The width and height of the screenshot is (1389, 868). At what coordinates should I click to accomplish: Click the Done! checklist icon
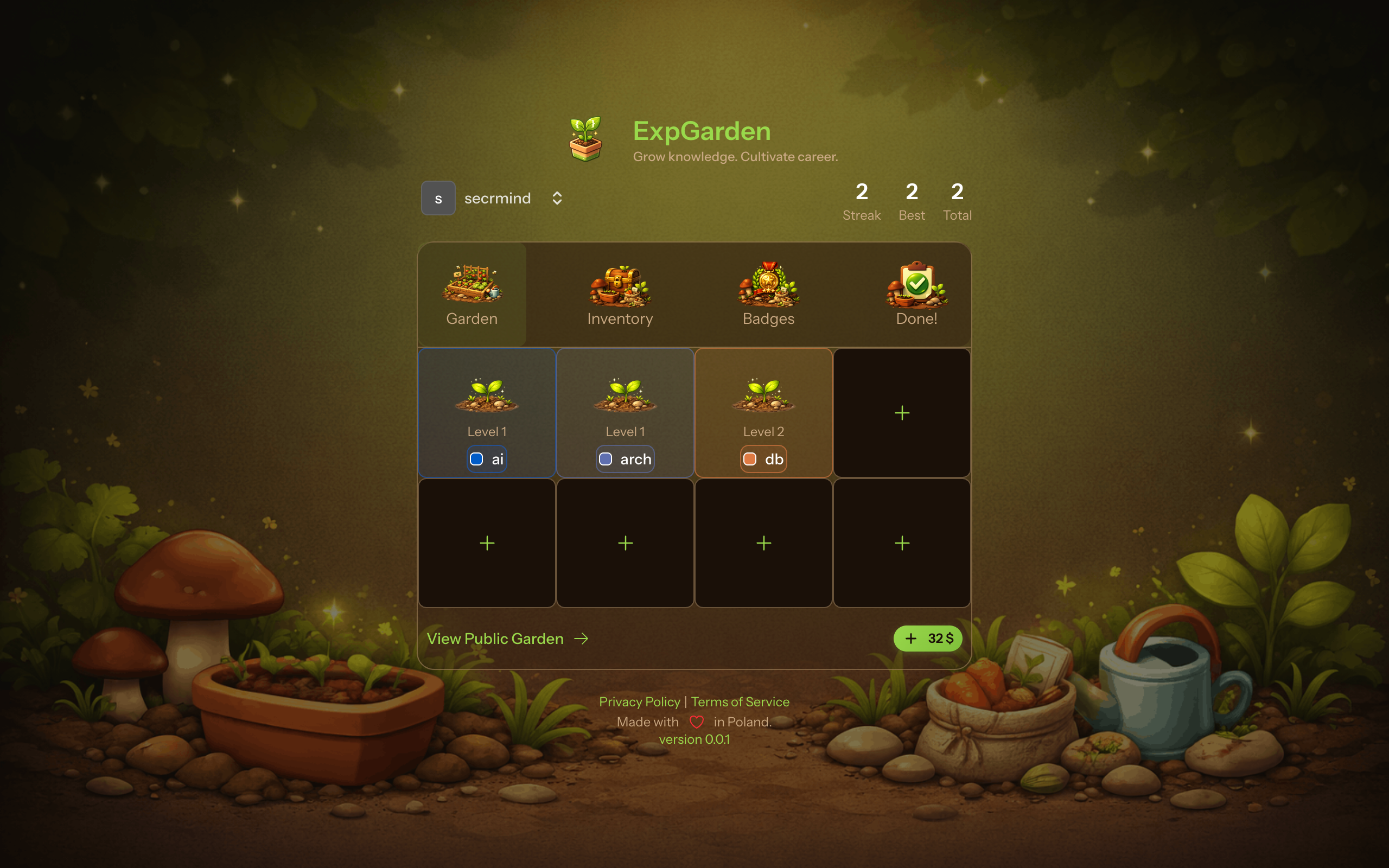point(916,284)
